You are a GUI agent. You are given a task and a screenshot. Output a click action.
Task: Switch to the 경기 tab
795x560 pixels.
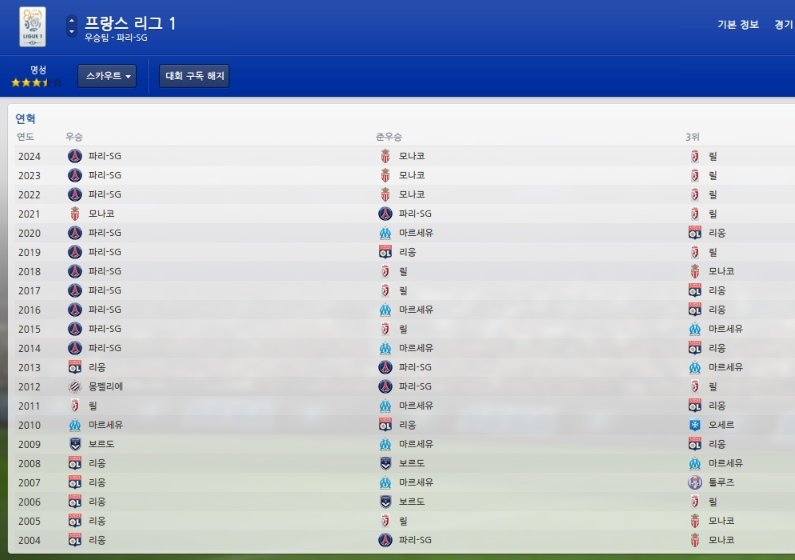point(784,25)
